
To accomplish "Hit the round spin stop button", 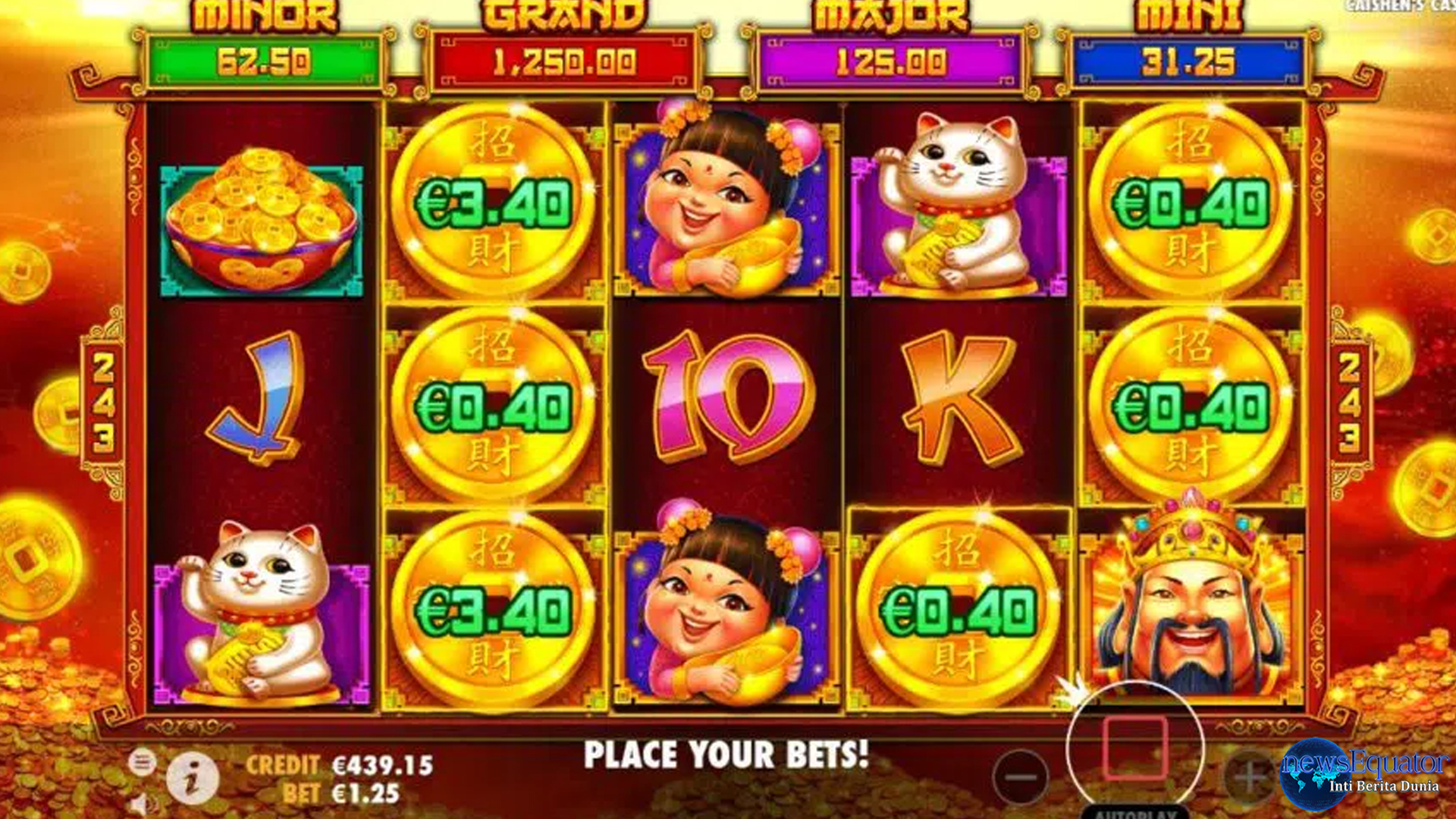I will coord(1134,748).
